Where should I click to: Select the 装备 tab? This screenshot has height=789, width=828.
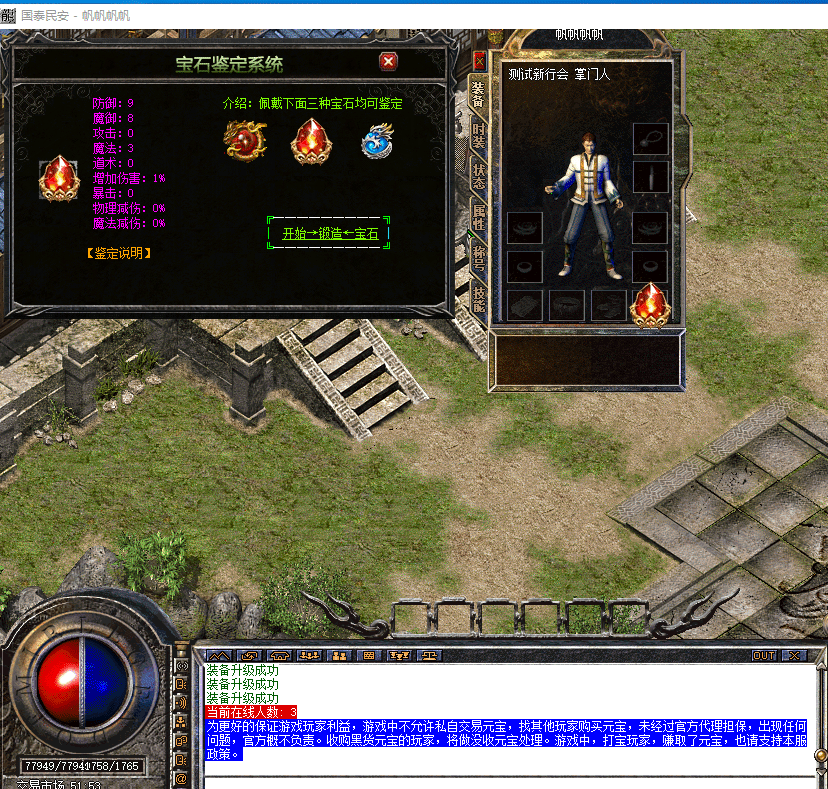point(479,93)
